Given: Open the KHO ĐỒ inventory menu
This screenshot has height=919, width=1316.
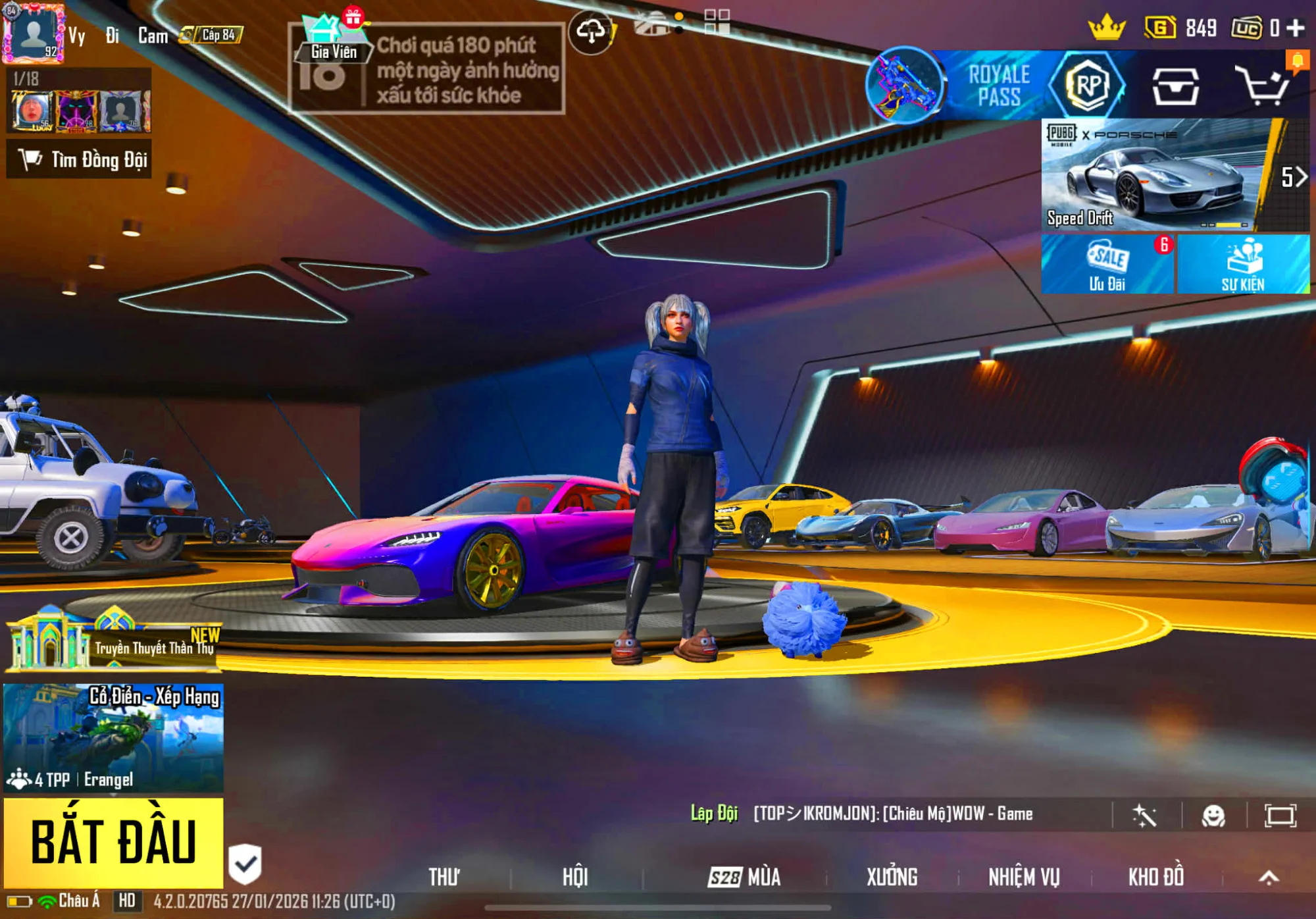Looking at the screenshot, I should point(1155,877).
